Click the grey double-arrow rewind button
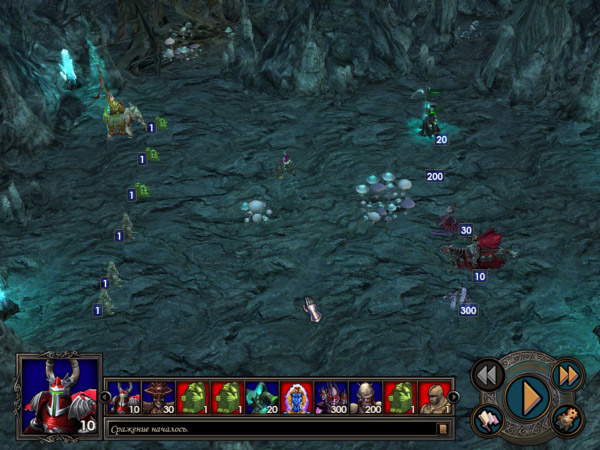The image size is (600, 450). tap(487, 375)
